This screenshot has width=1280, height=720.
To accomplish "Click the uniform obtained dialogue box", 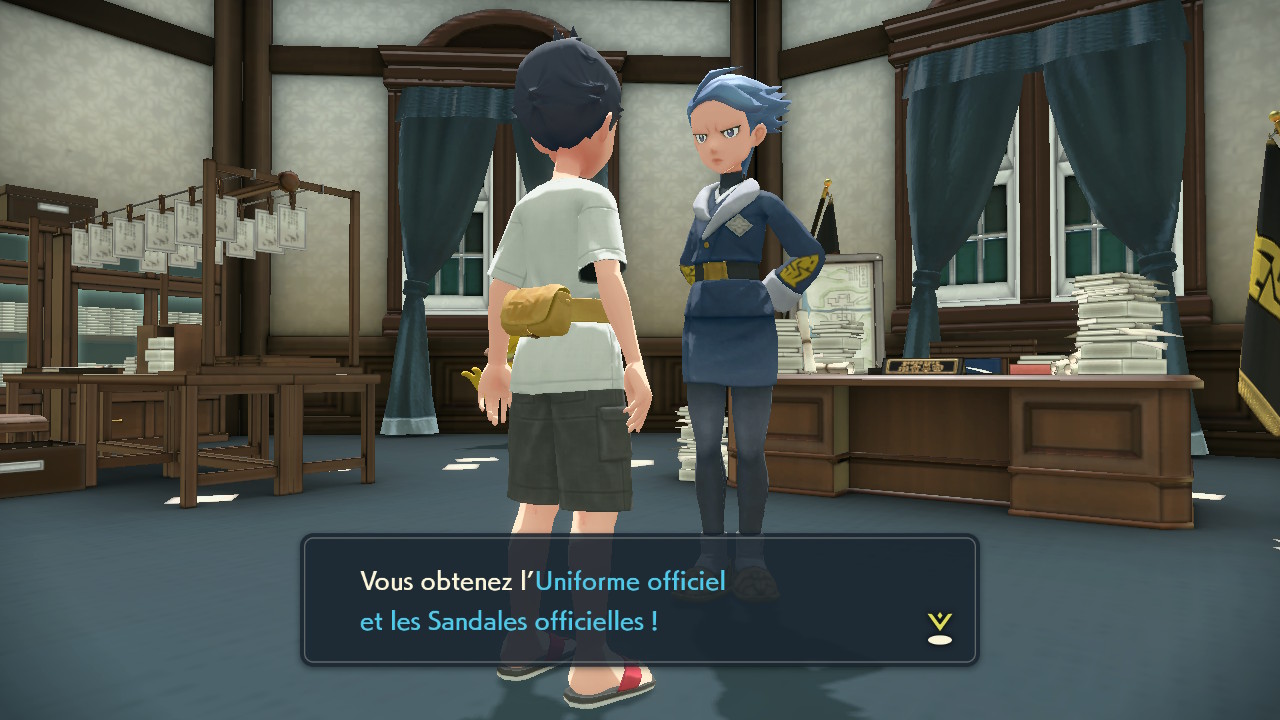I will pos(639,600).
